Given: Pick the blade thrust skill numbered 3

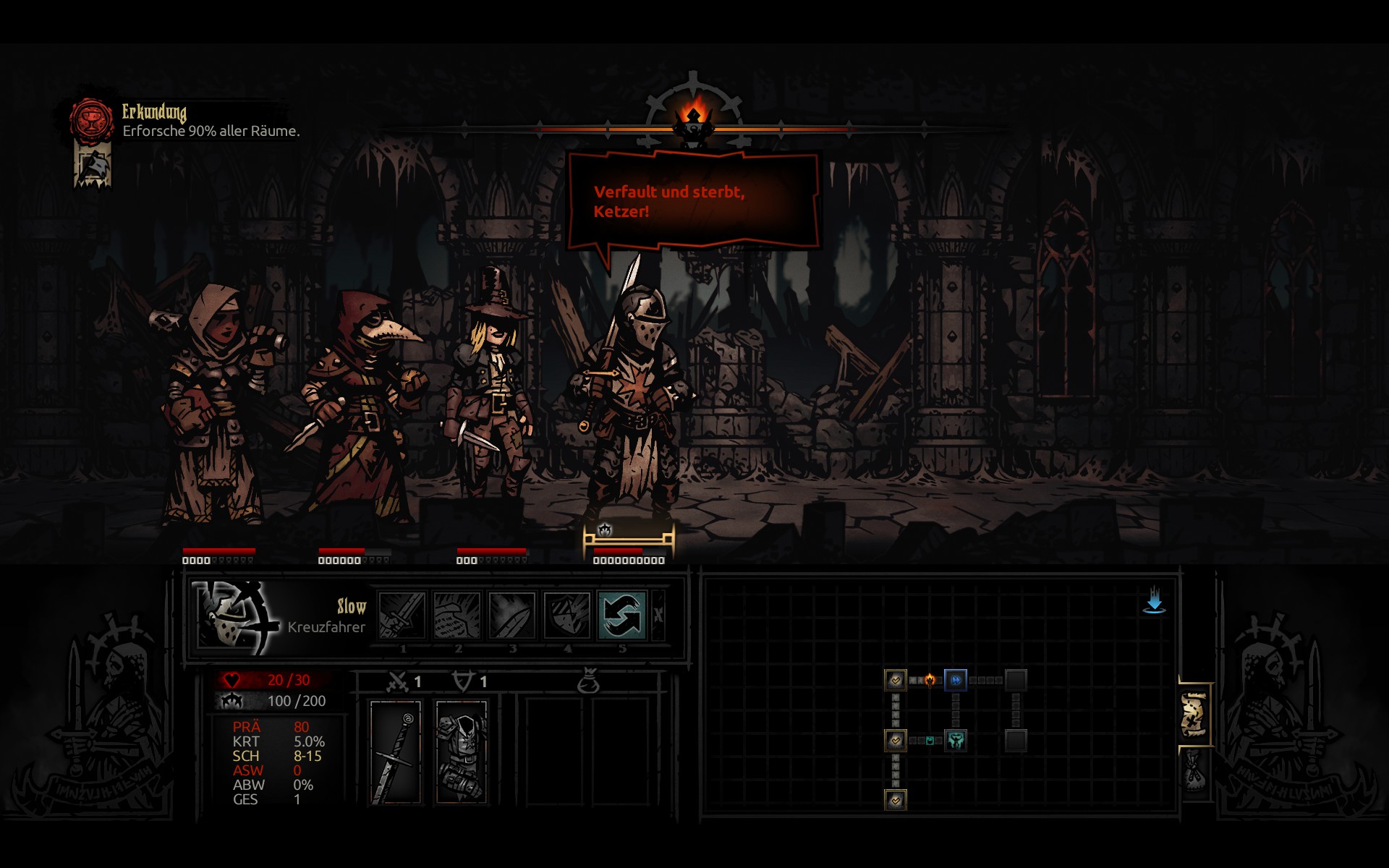Looking at the screenshot, I should click(x=512, y=615).
